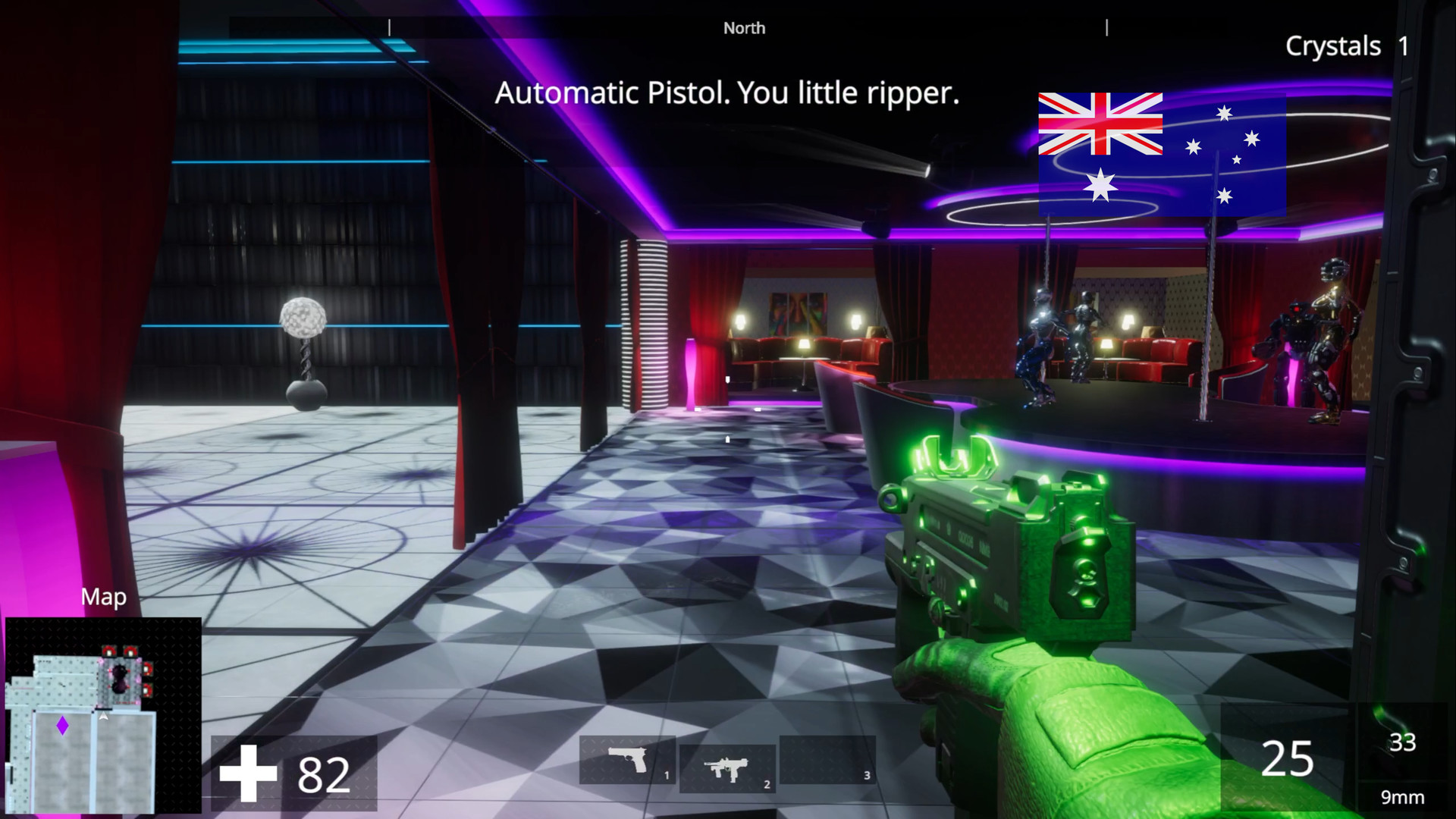Open the compass by clicking North
This screenshot has width=1456, height=819.
point(744,27)
